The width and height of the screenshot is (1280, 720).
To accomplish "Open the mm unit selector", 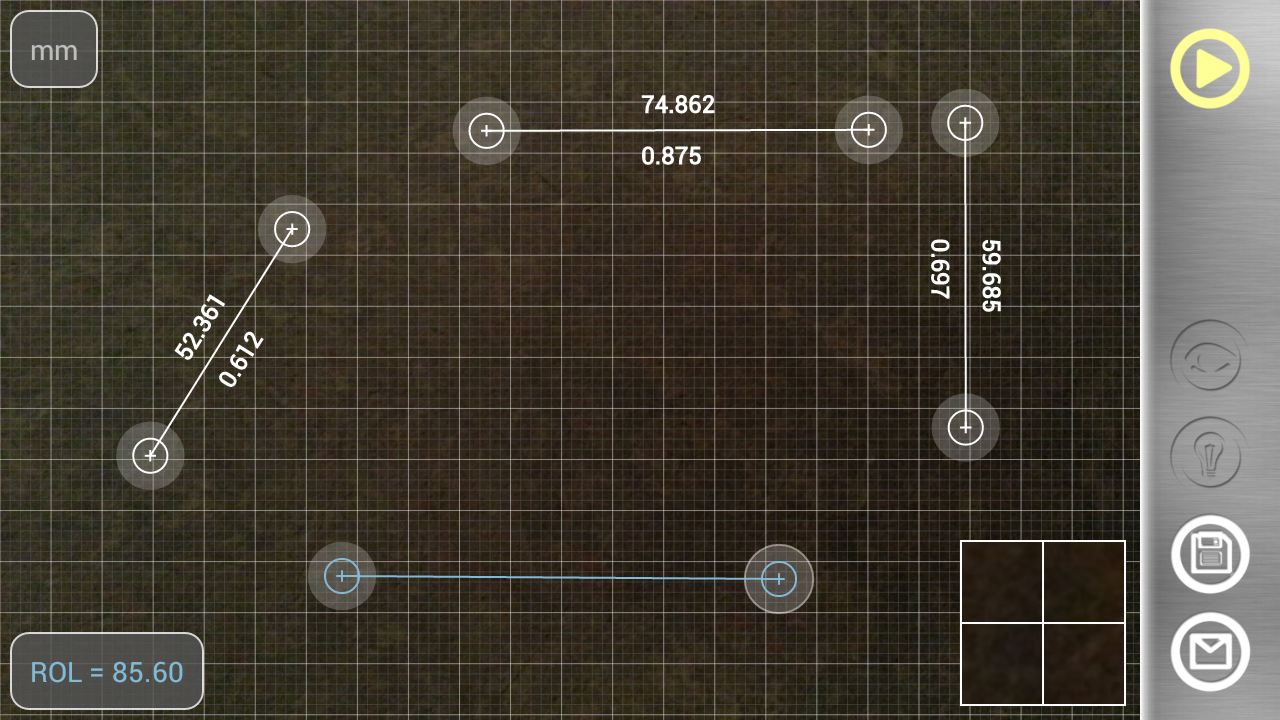I will 53,48.
